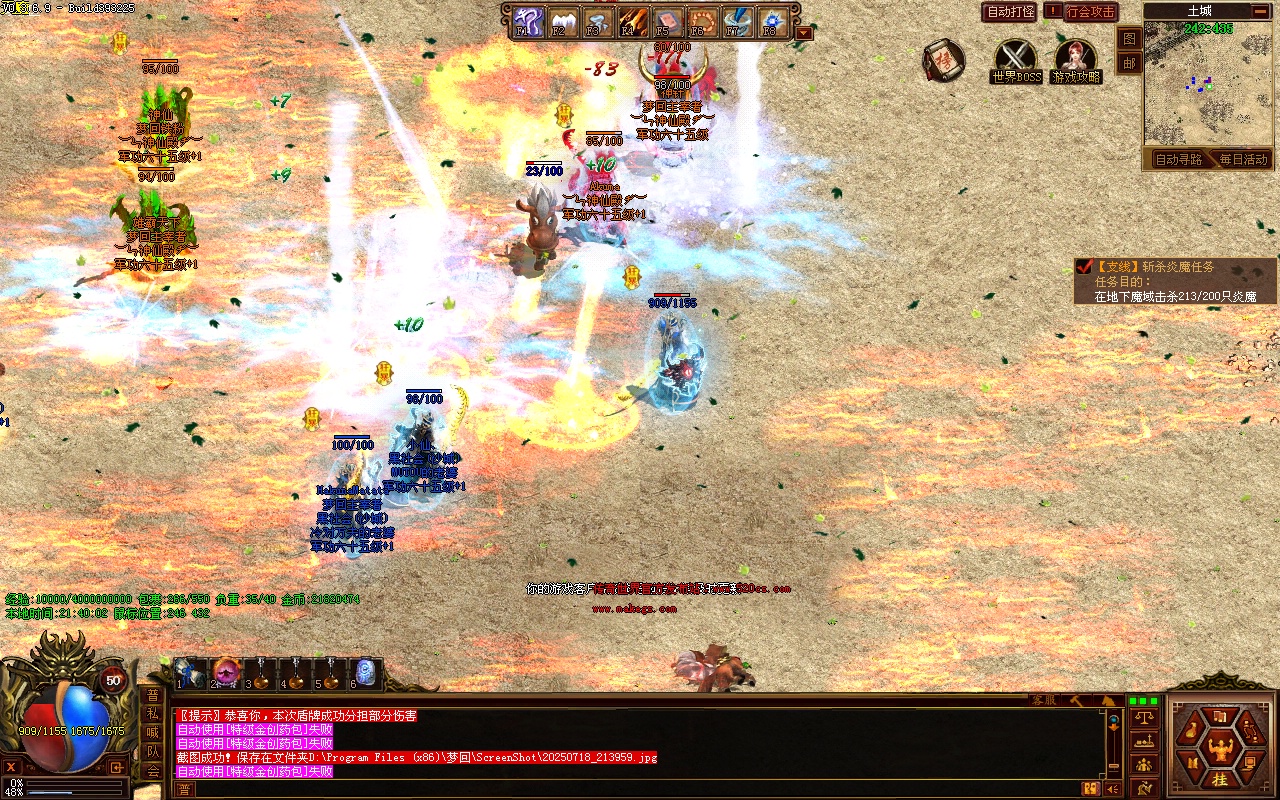Activate the F4 fire slash skill

(632, 21)
